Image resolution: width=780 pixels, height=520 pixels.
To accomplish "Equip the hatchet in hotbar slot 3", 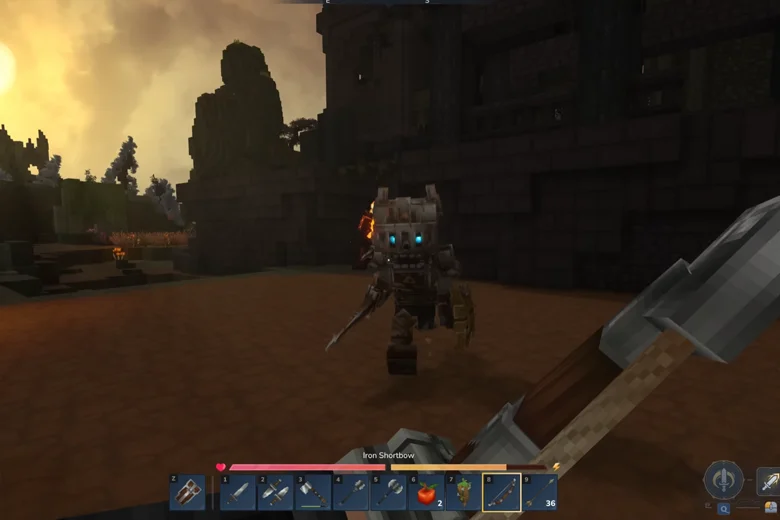I will click(312, 493).
